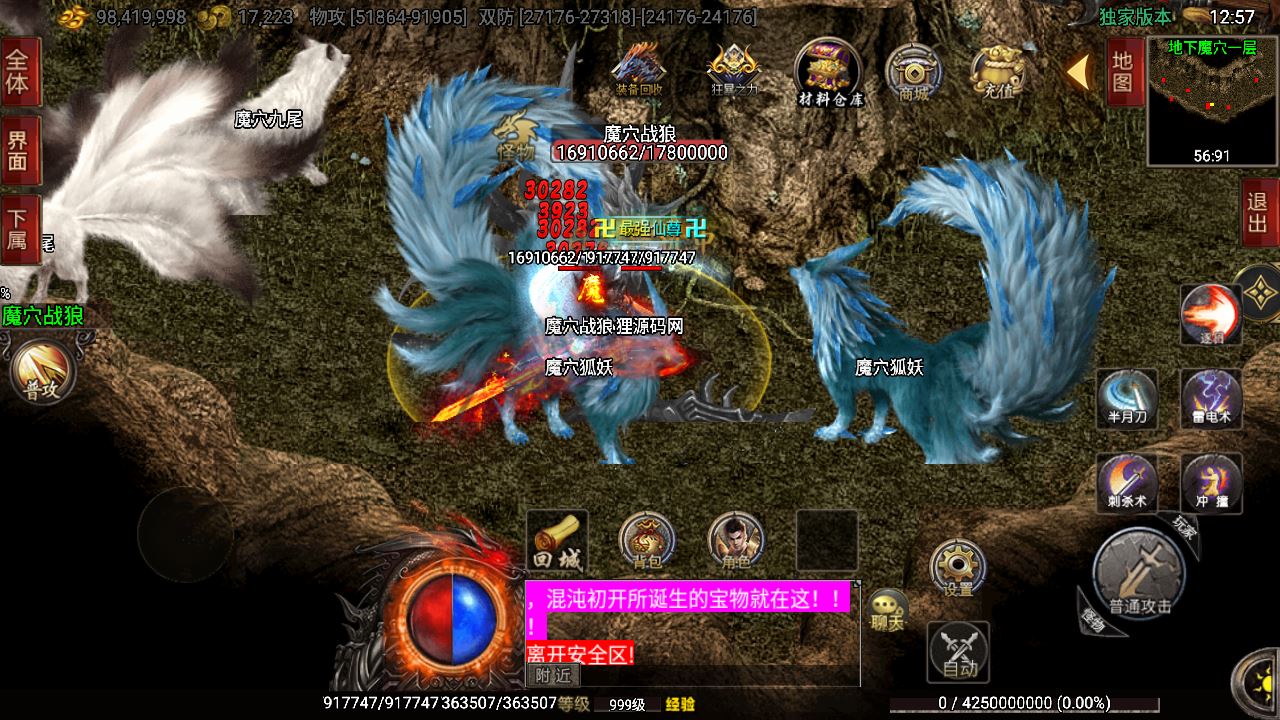Select the 下属 tab on left
This screenshot has width=1280, height=720.
(19, 229)
